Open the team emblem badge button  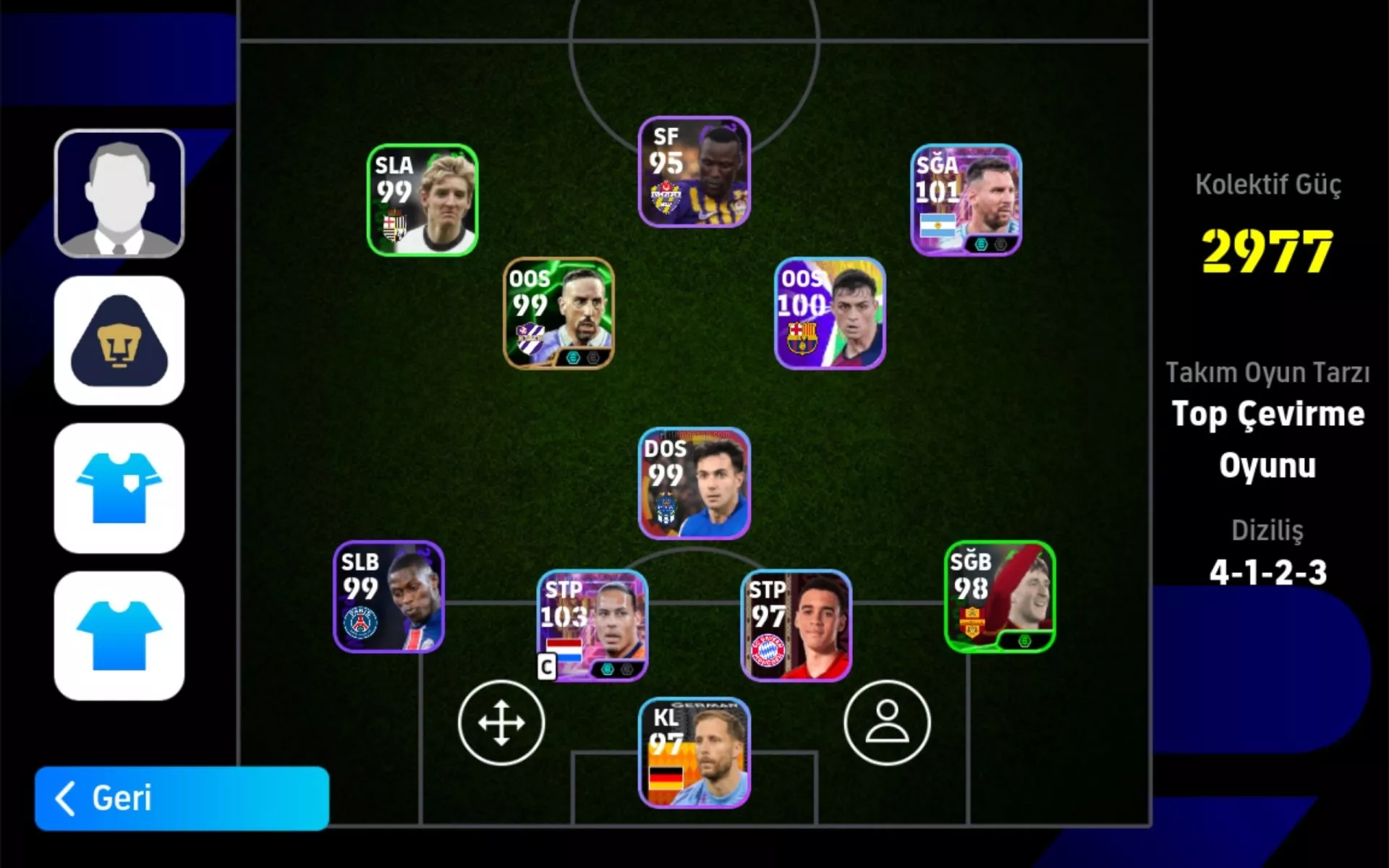click(x=119, y=341)
